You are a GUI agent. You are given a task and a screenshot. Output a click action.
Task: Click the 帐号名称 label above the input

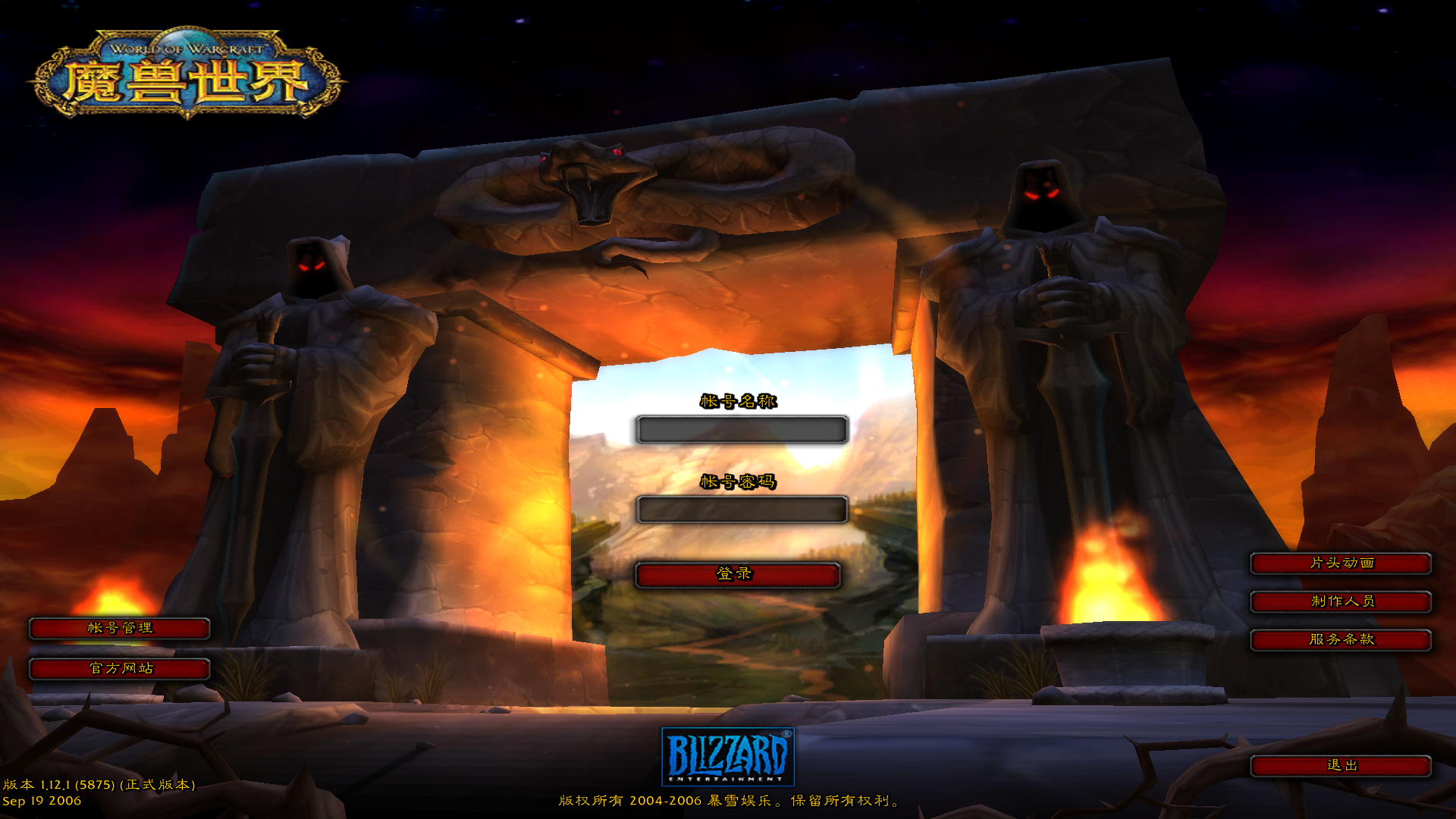[739, 403]
